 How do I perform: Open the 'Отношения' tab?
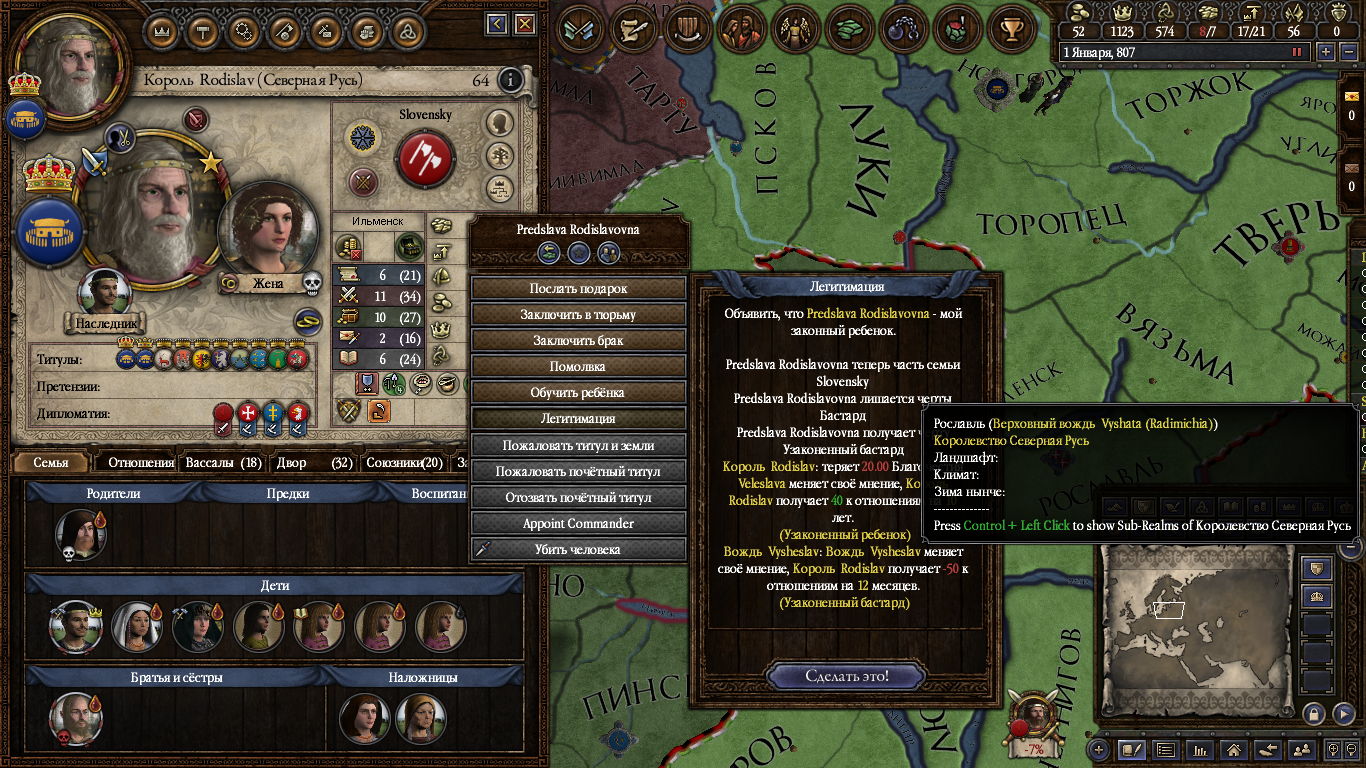coord(141,463)
